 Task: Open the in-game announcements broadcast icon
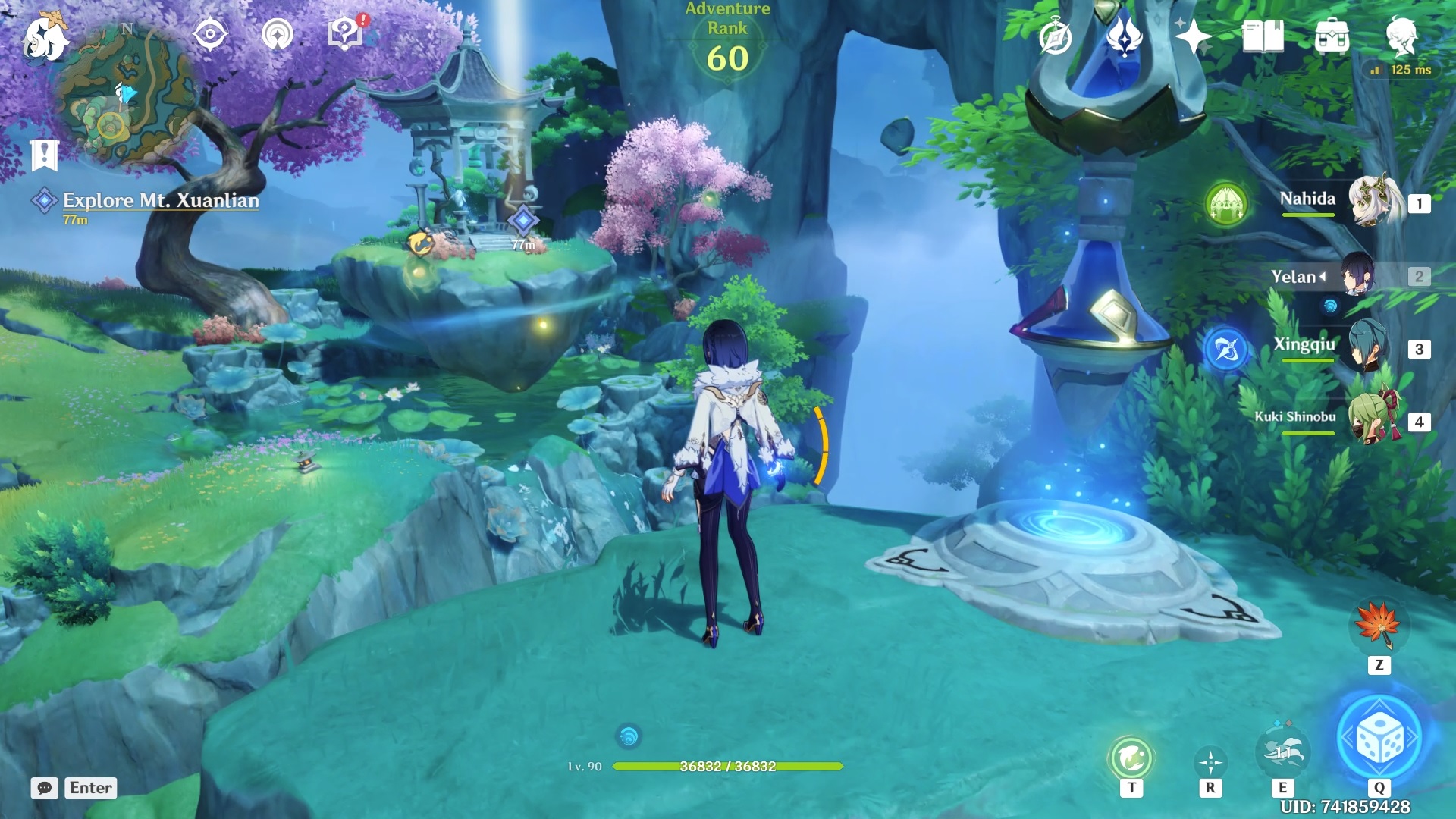pyautogui.click(x=276, y=32)
